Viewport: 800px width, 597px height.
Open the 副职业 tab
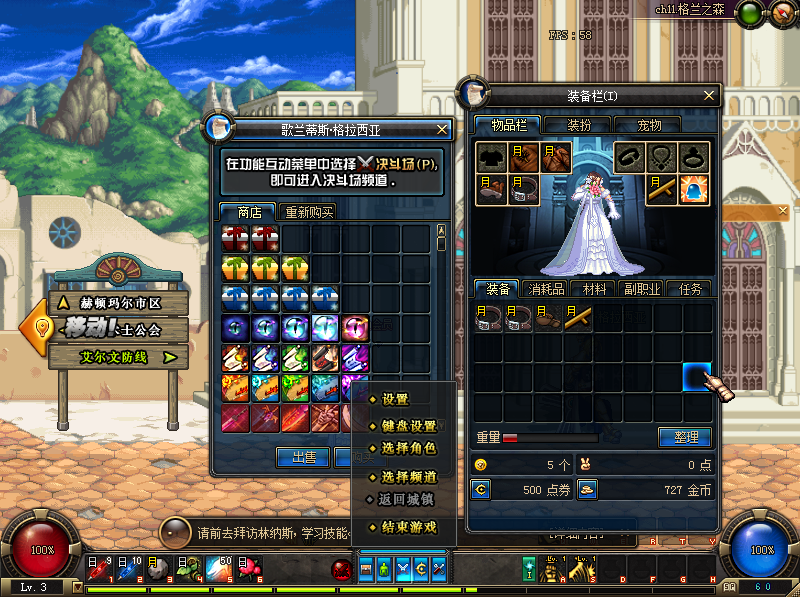[643, 289]
